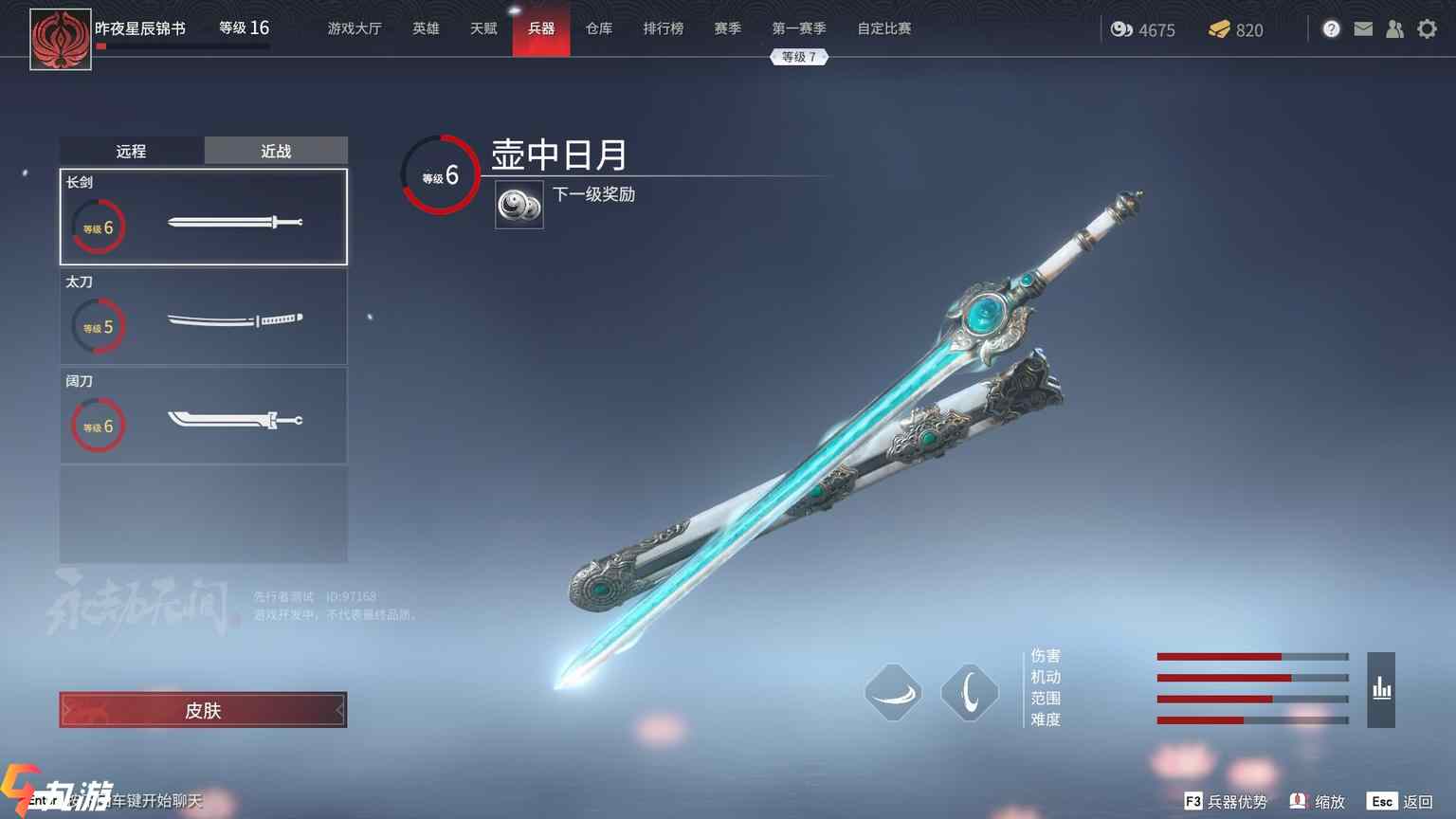
Task: Open the 游戏大厅 lobby tab
Action: pos(355,28)
